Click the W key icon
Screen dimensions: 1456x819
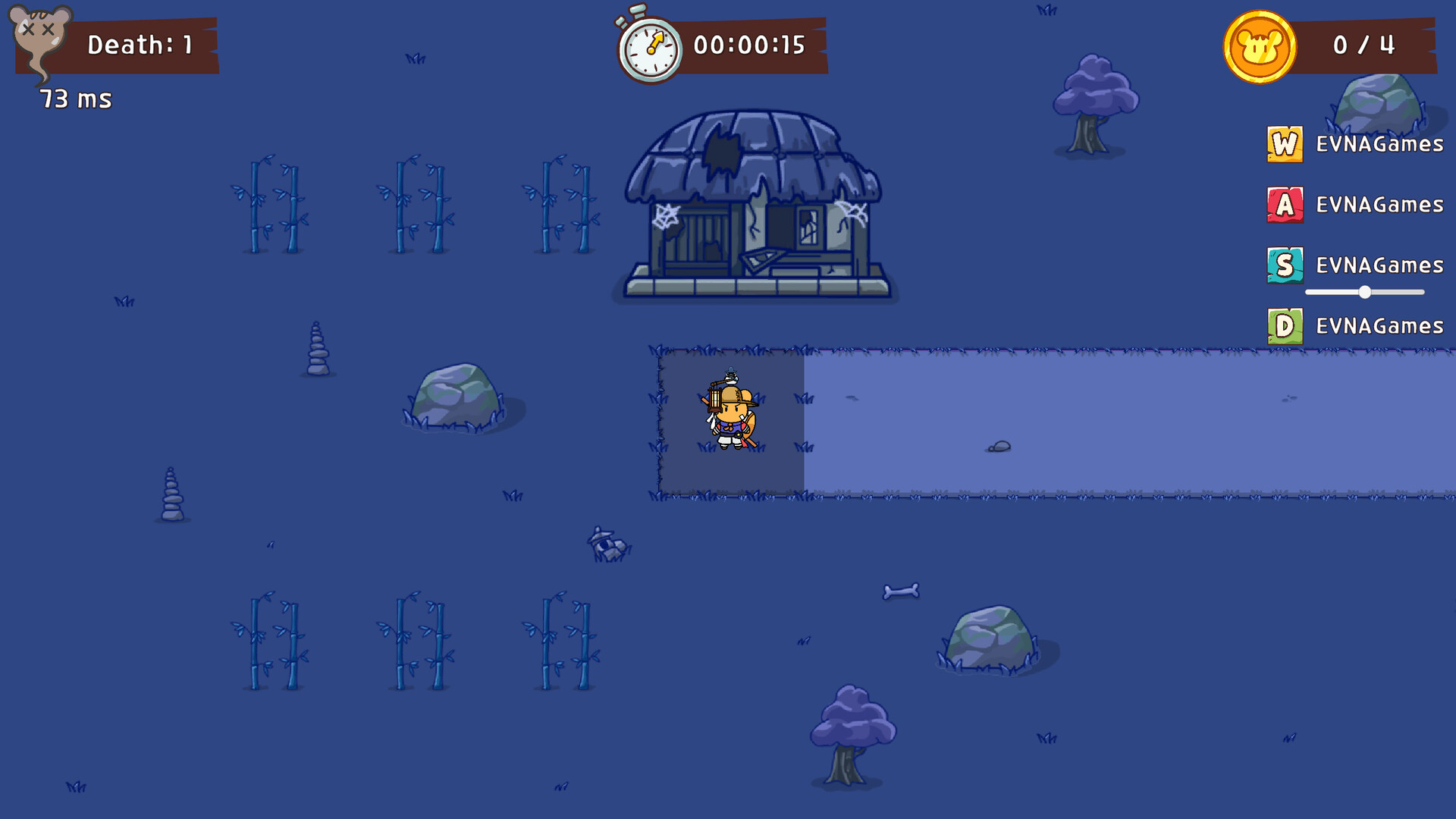(x=1284, y=143)
